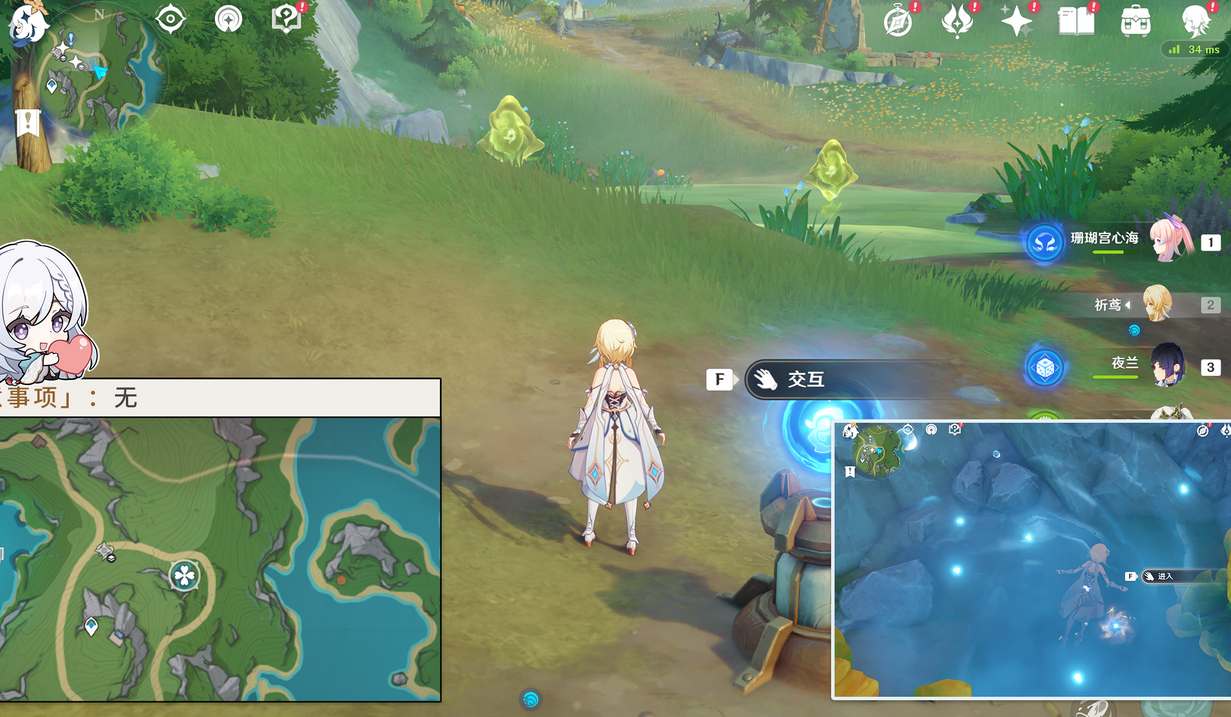Click the four-leaf clover marker on overlay map
Image resolution: width=1231 pixels, height=717 pixels.
184,575
